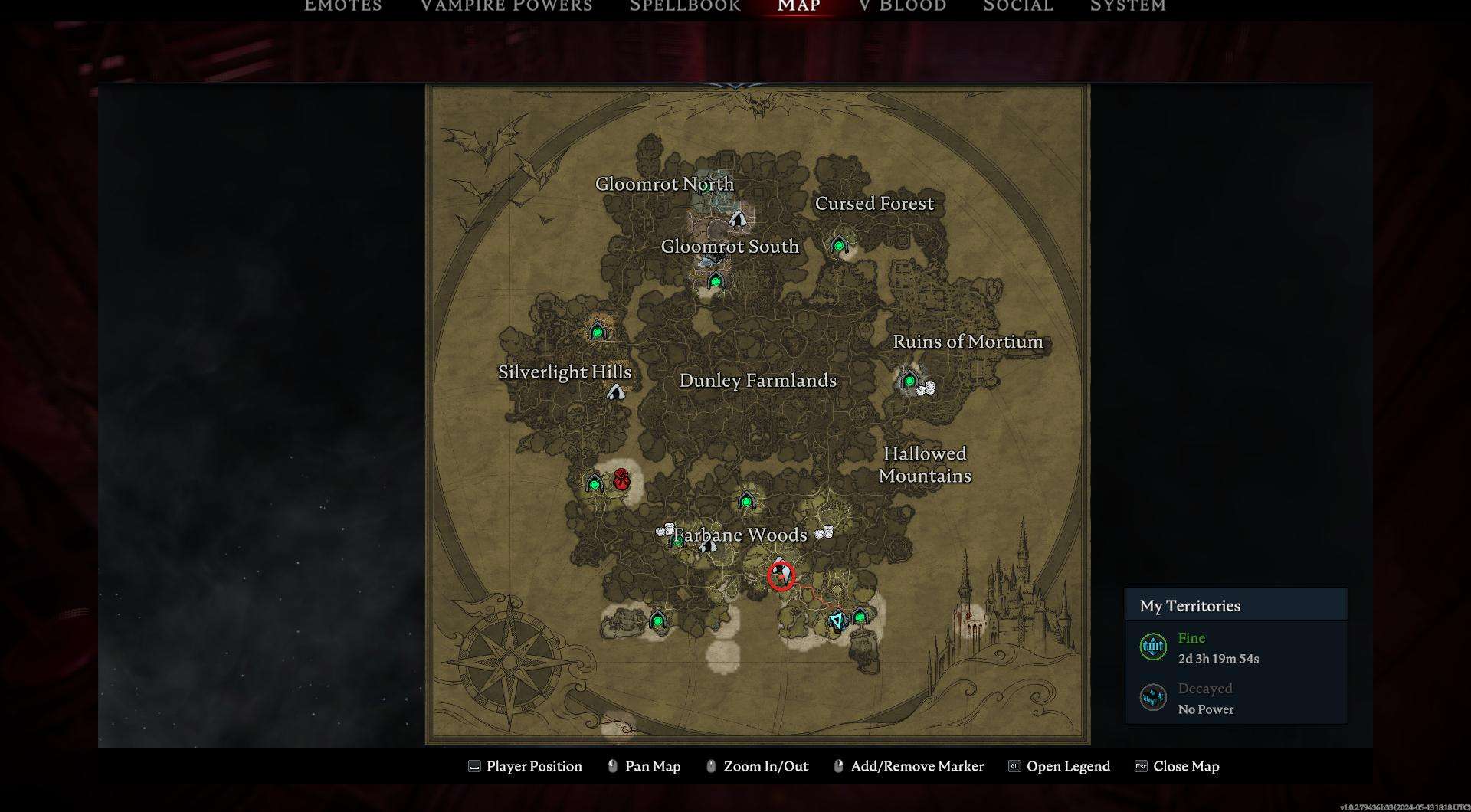Screen dimensions: 1471x812
Task: Choose the Ruins of Mortium waygate marker
Action: coord(909,380)
